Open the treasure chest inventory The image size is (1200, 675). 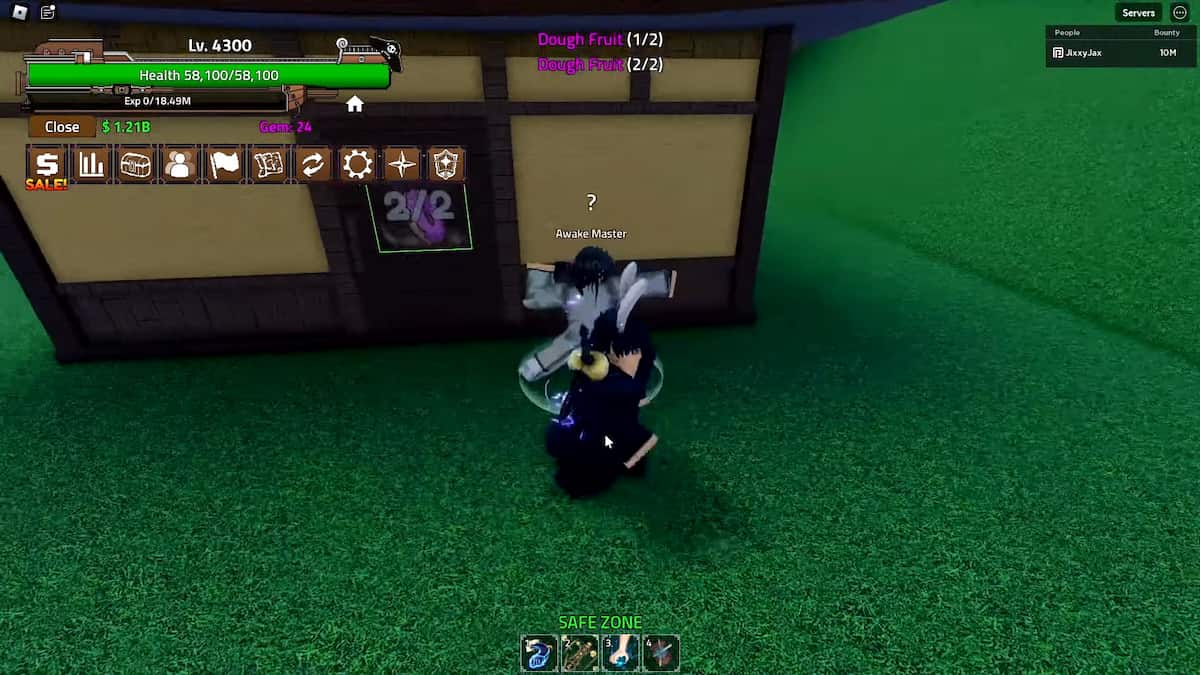(x=136, y=165)
